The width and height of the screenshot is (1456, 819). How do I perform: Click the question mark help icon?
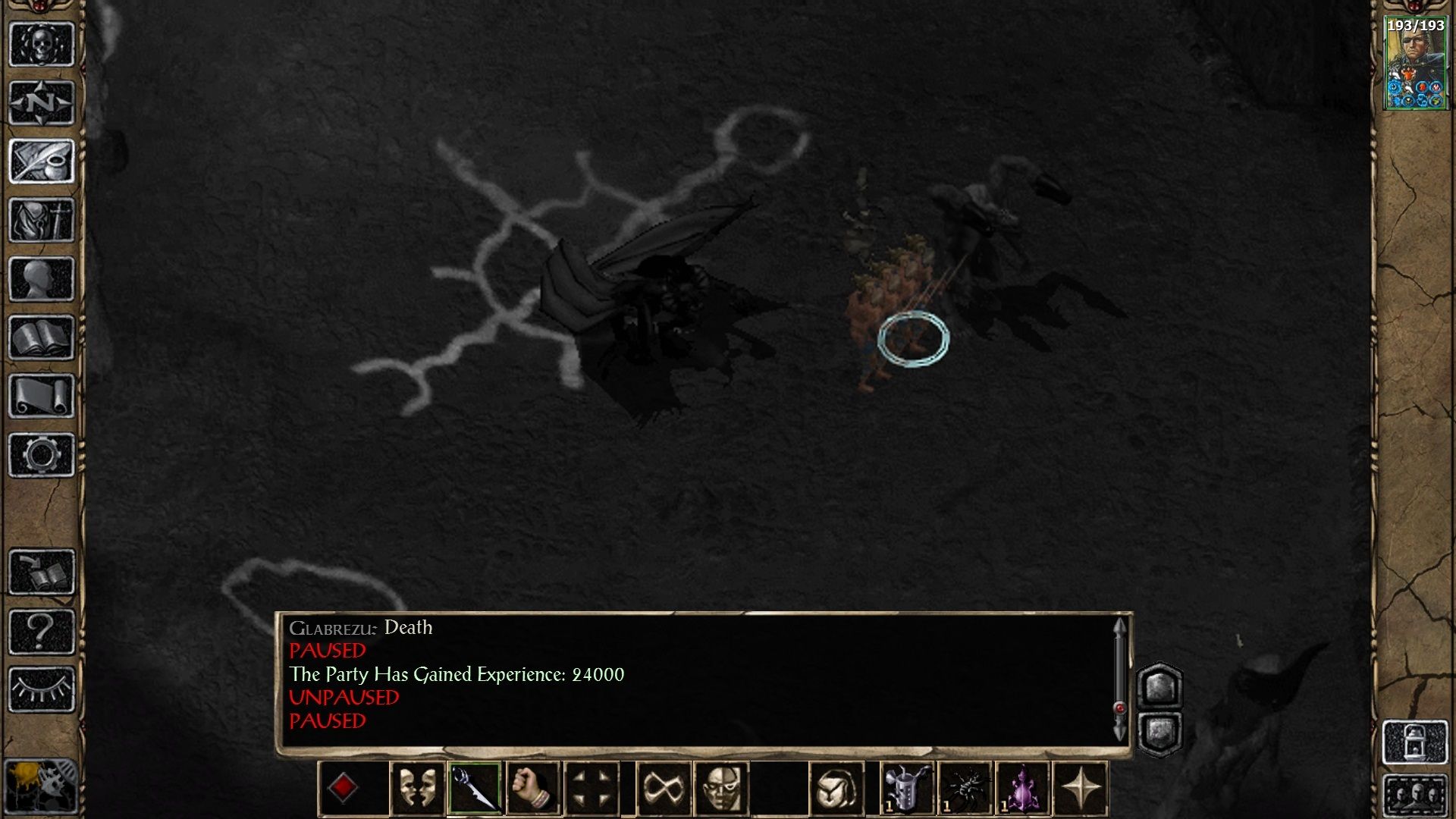[x=42, y=629]
